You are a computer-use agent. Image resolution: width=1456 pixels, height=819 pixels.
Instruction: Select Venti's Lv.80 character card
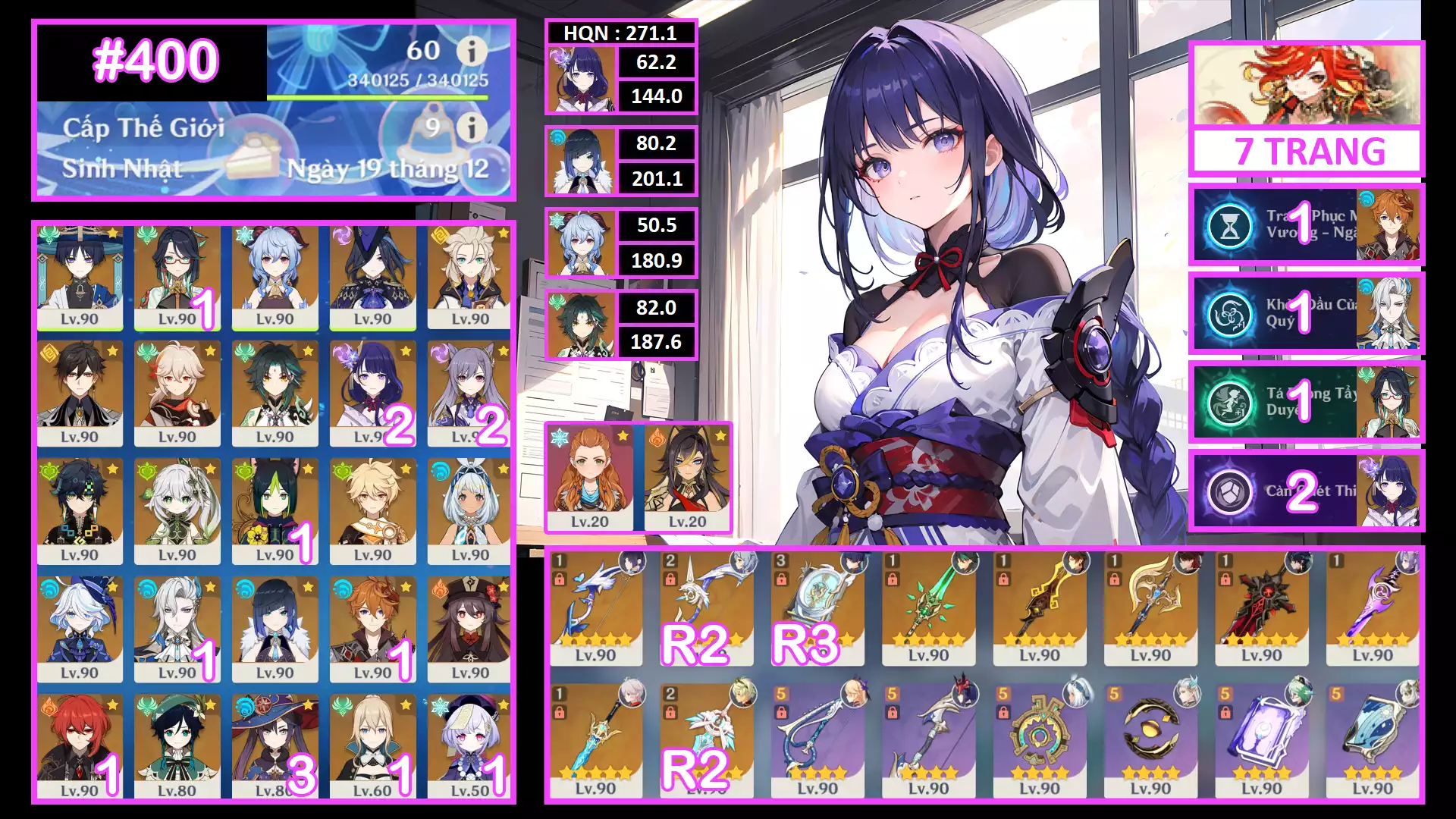pos(177,748)
